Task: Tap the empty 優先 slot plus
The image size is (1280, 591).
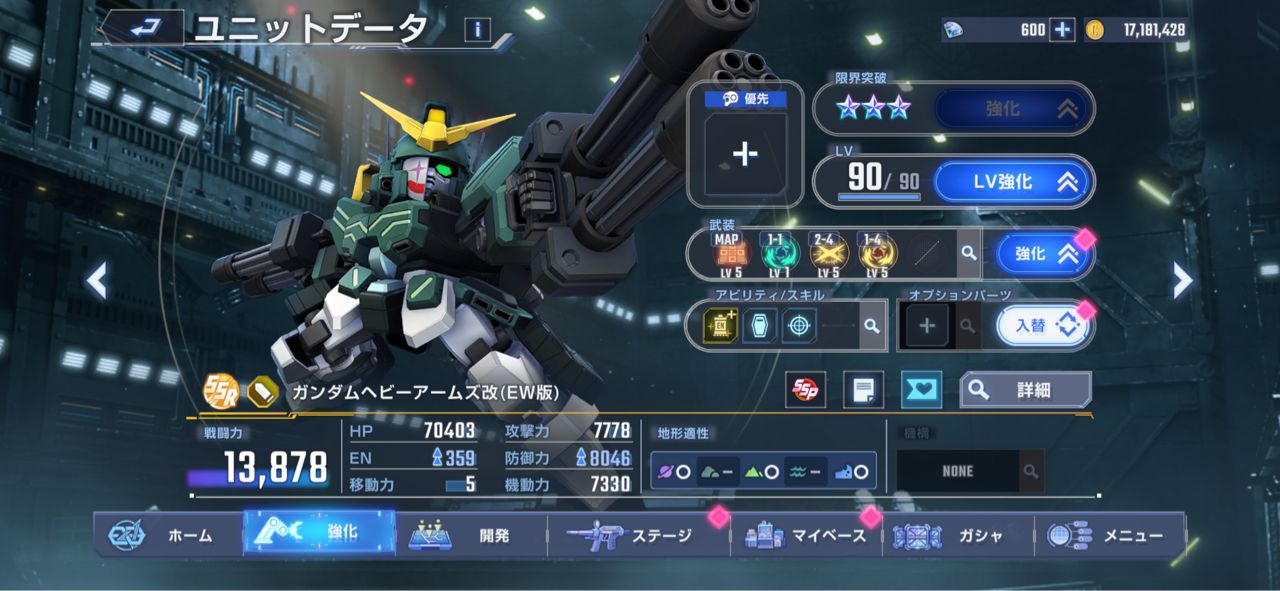Action: click(x=745, y=153)
